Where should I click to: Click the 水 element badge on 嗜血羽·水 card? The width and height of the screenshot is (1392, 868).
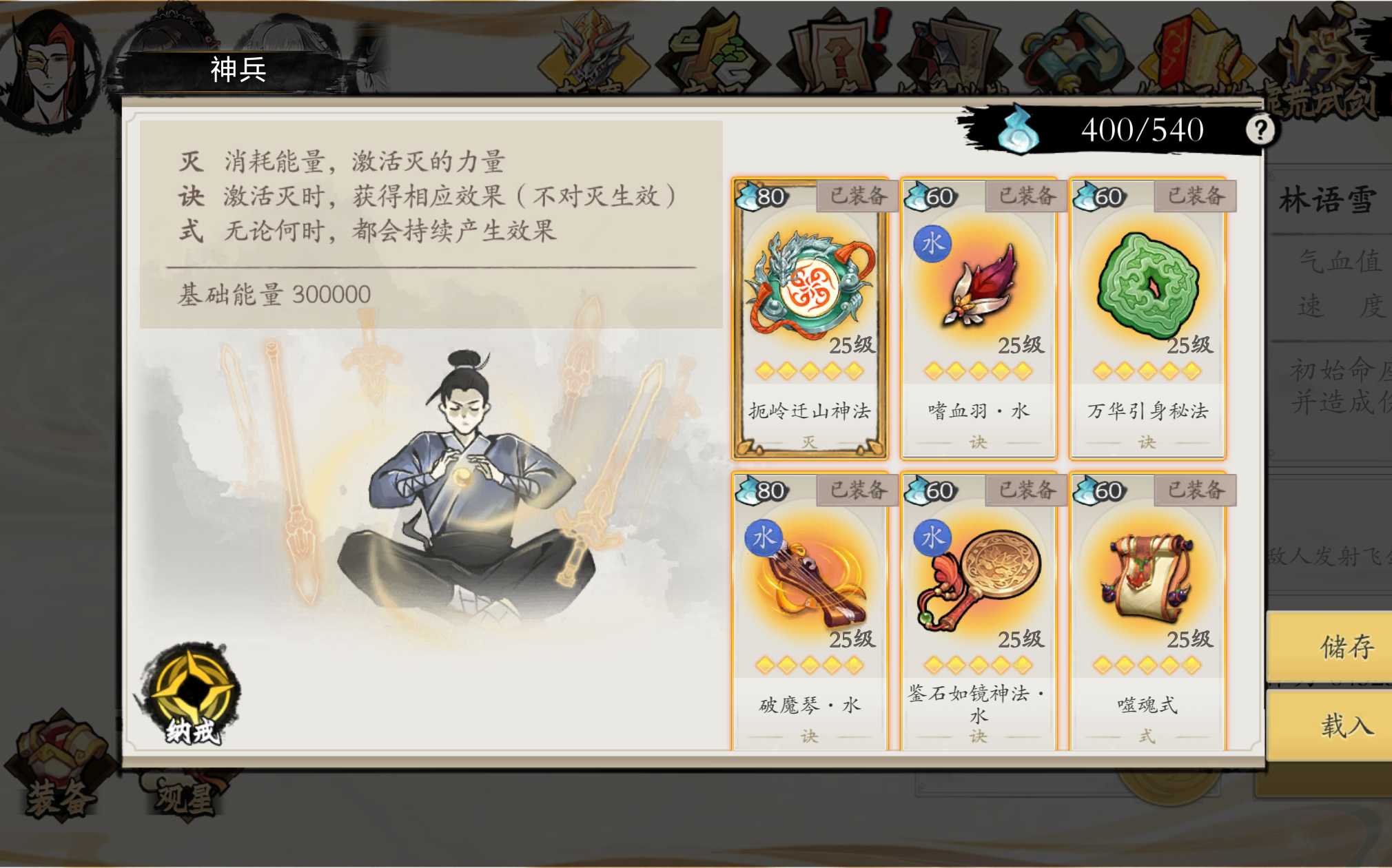(932, 243)
